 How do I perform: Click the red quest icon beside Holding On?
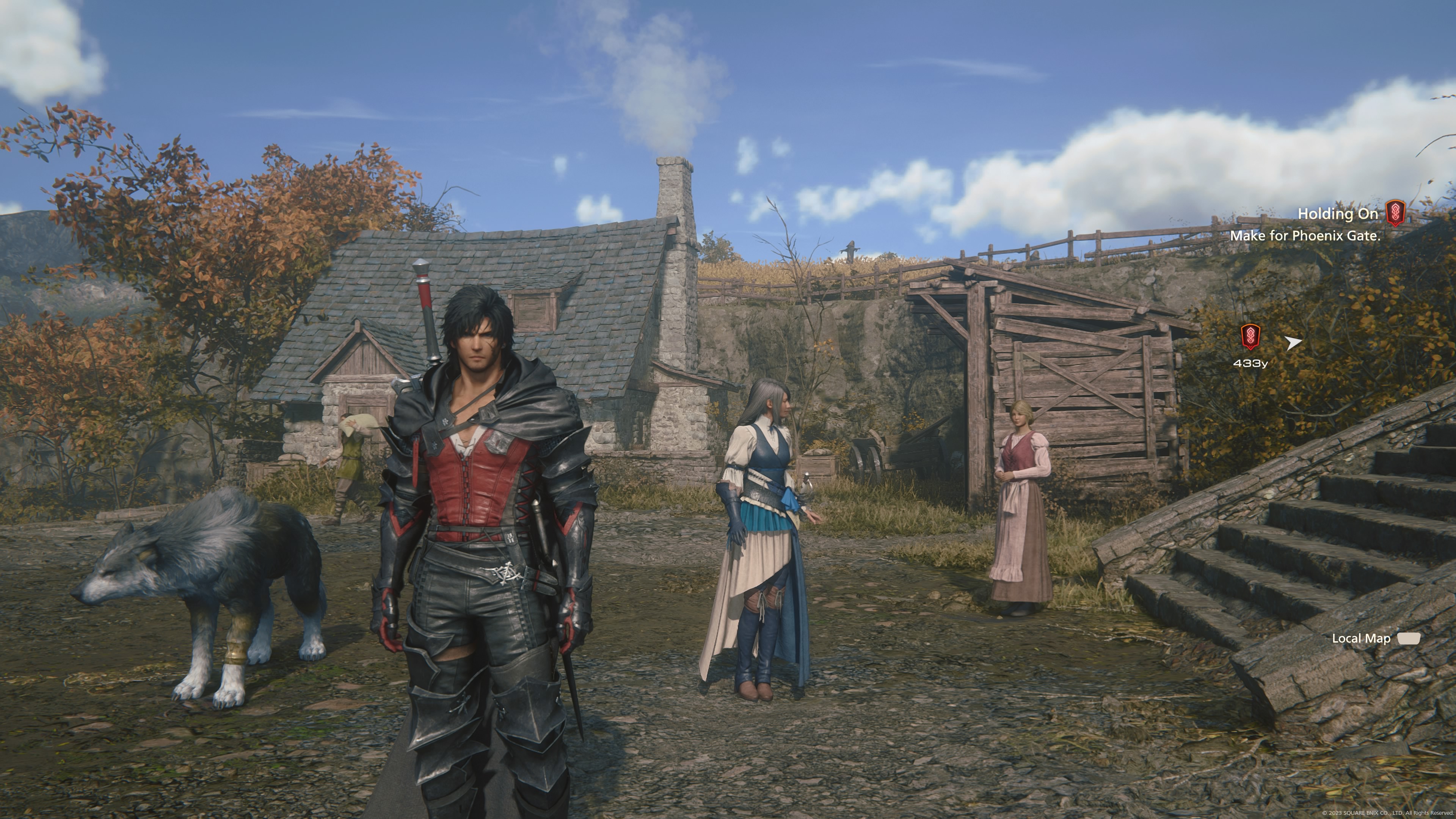[x=1395, y=213]
